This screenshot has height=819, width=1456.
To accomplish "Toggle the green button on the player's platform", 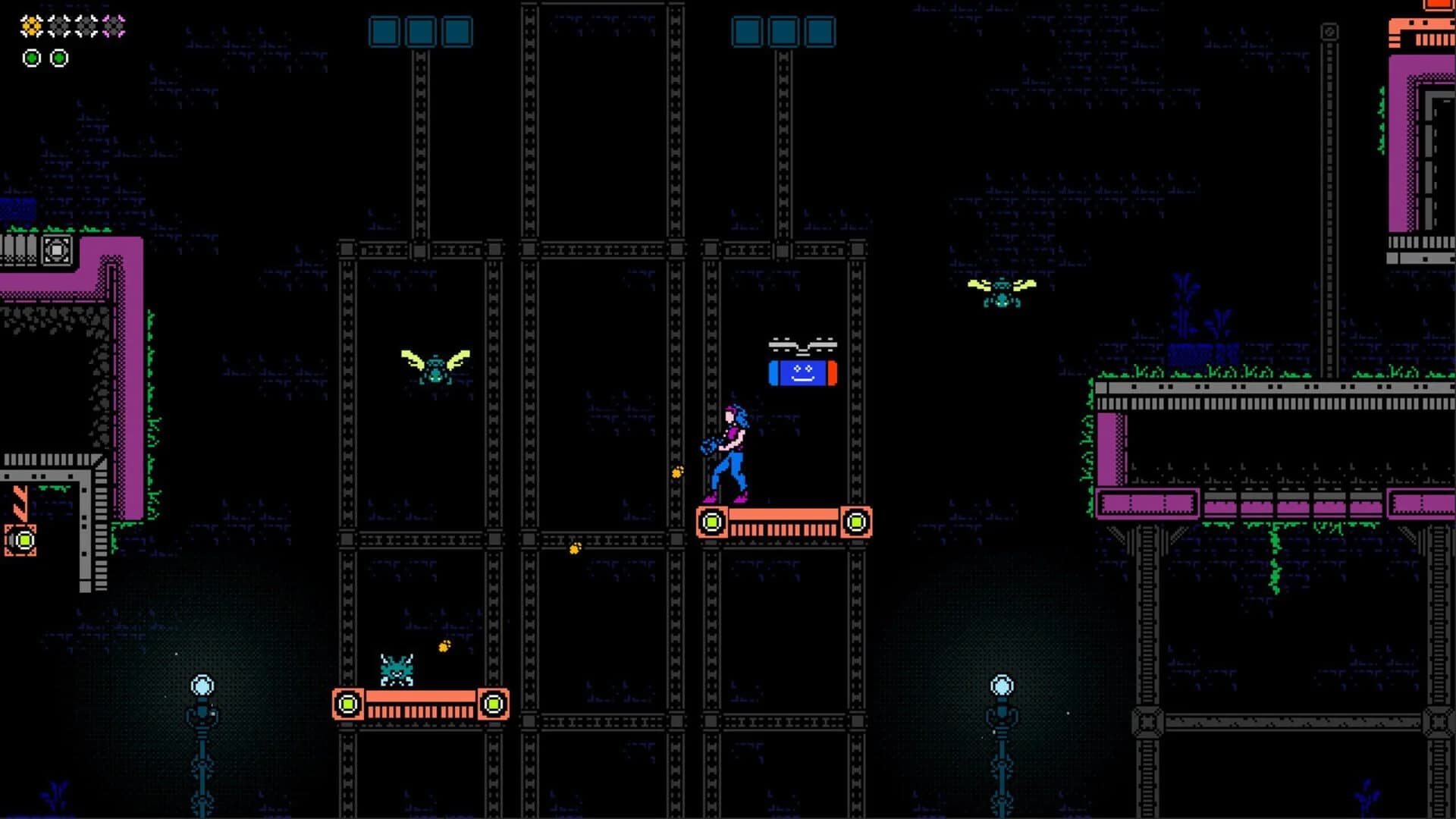I will coord(711,521).
